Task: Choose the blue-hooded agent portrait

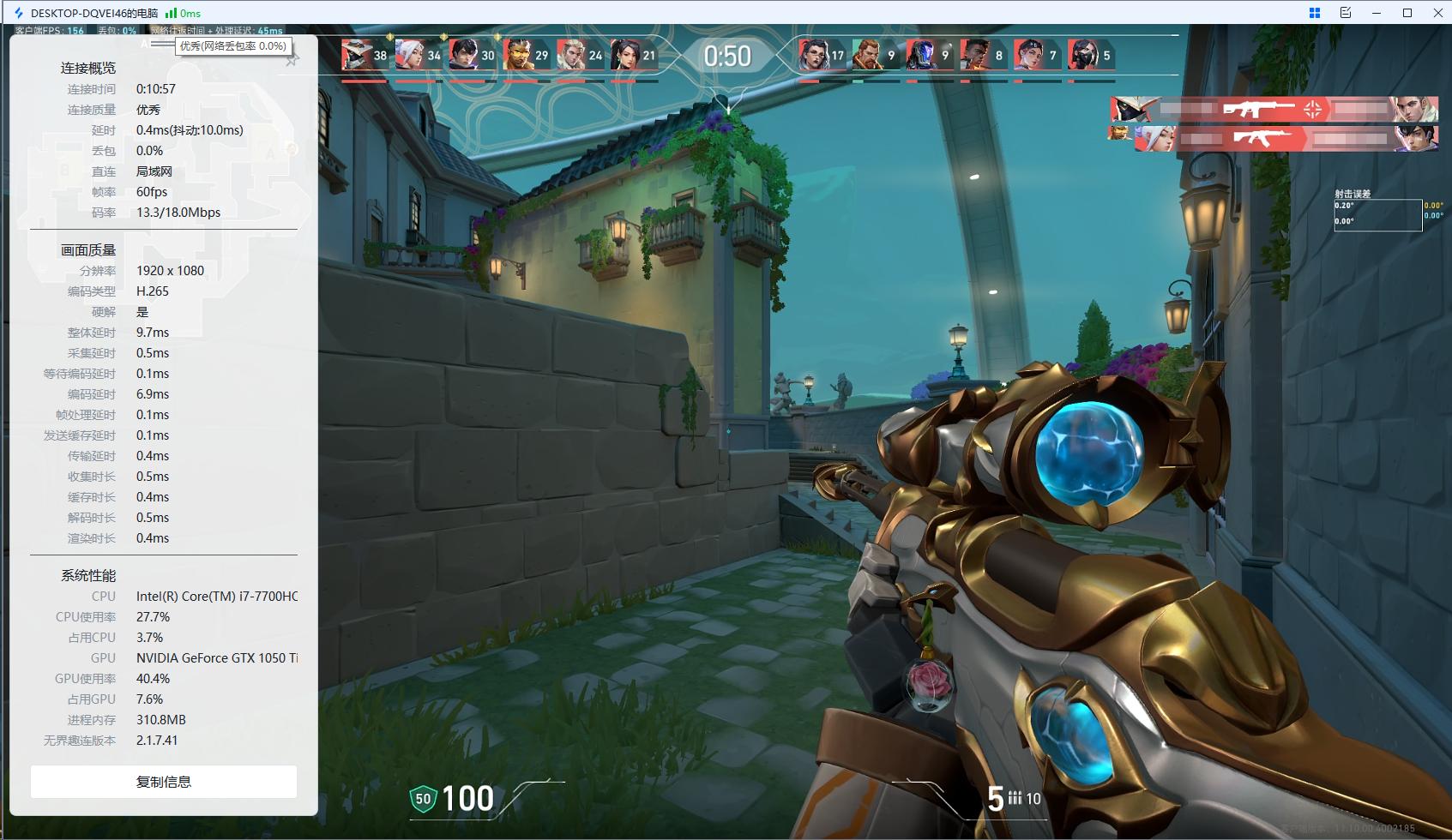Action: (921, 55)
